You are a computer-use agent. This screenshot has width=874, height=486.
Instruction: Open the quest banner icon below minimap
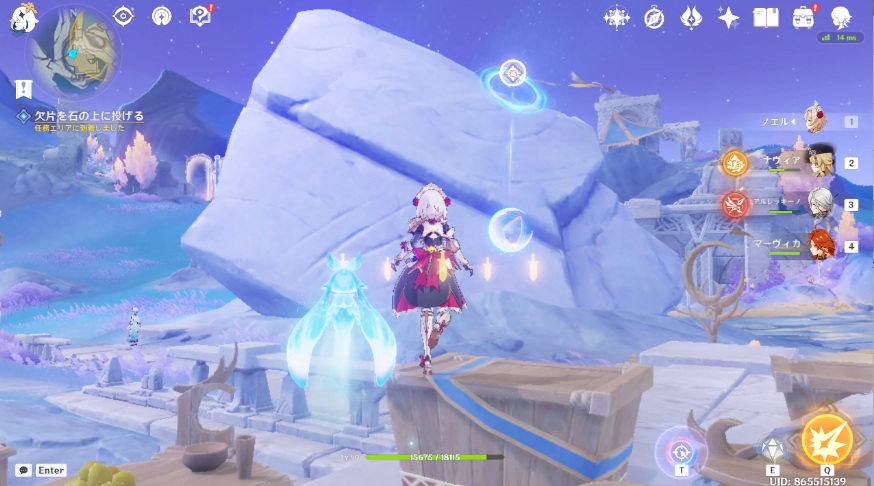coord(24,89)
